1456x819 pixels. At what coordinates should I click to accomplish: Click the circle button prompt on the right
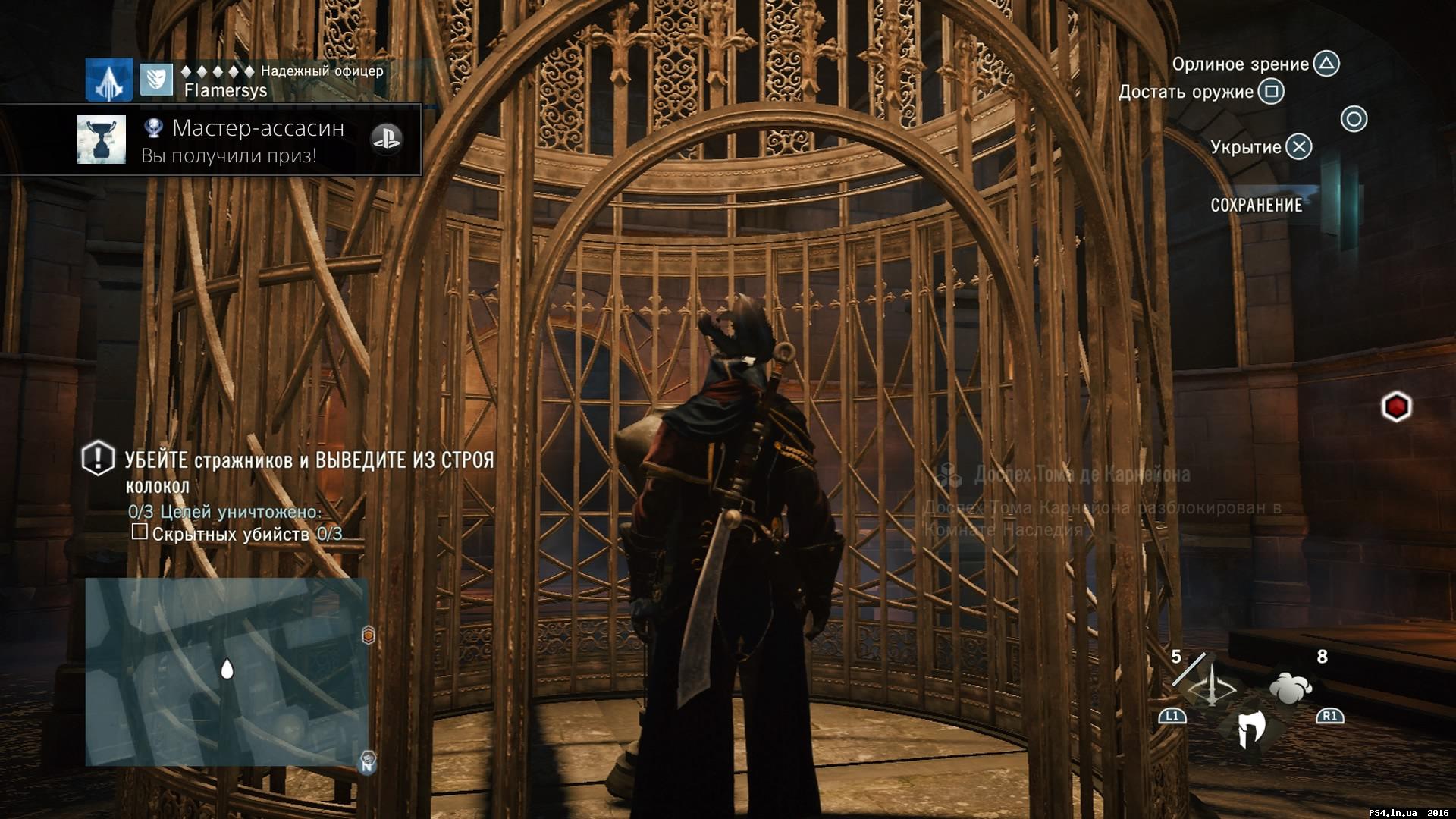[x=1355, y=121]
